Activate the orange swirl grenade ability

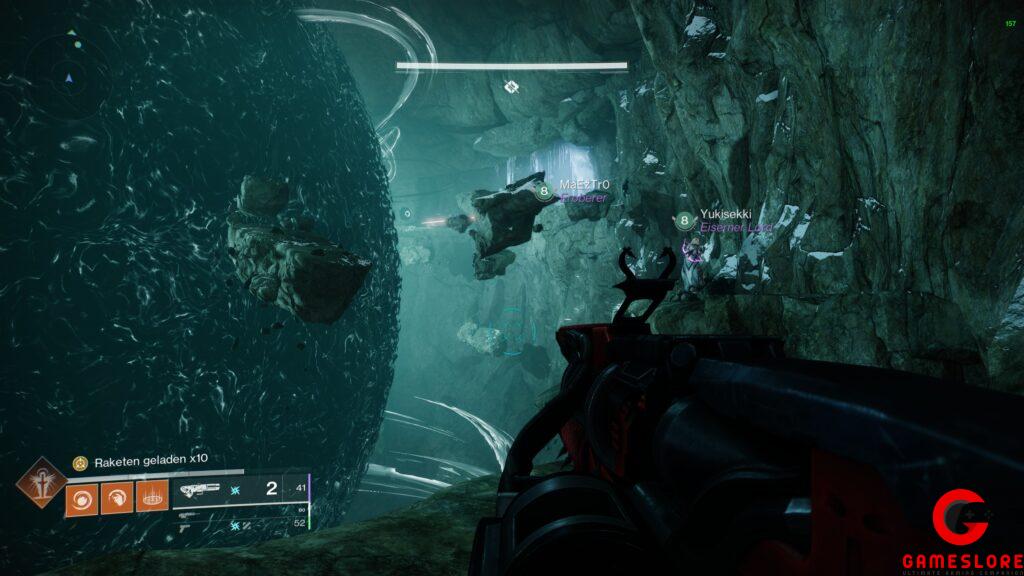82,497
